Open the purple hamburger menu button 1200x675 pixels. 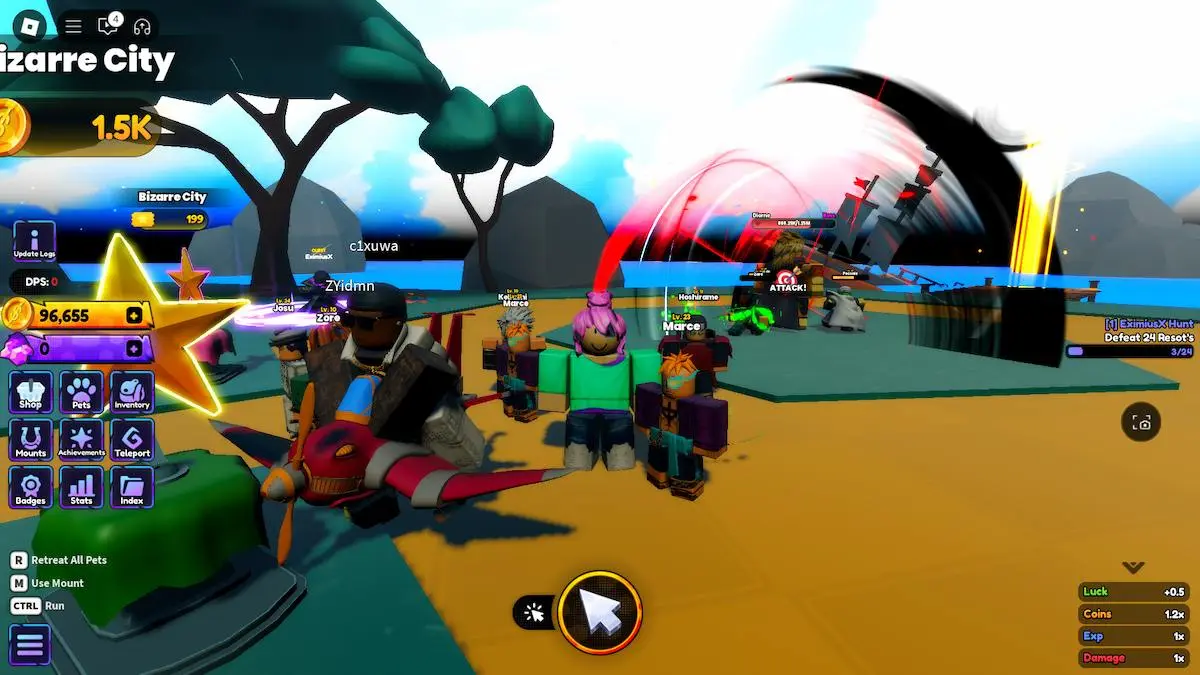click(x=30, y=645)
